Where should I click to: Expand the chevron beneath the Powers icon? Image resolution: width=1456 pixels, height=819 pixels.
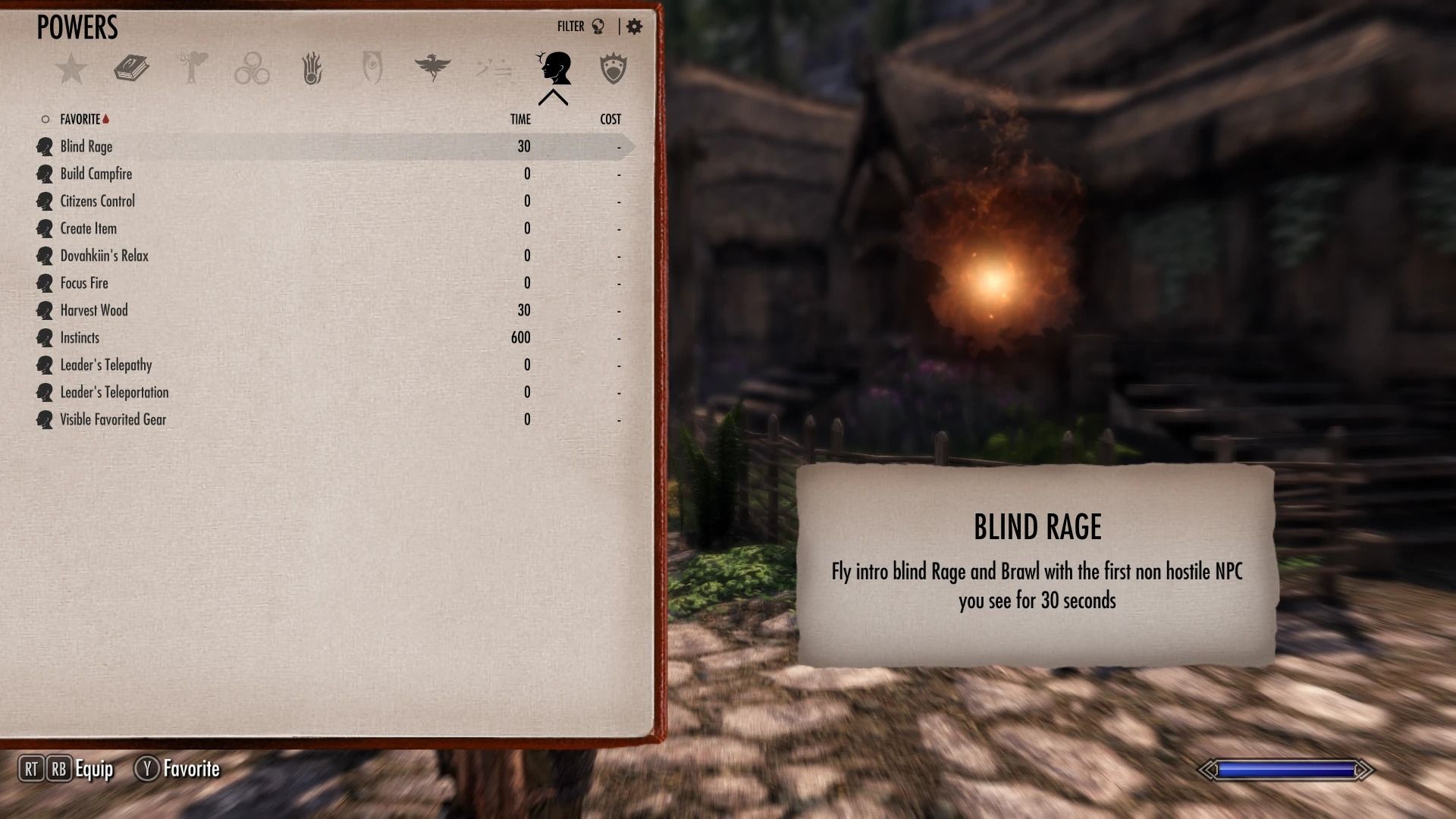(554, 97)
